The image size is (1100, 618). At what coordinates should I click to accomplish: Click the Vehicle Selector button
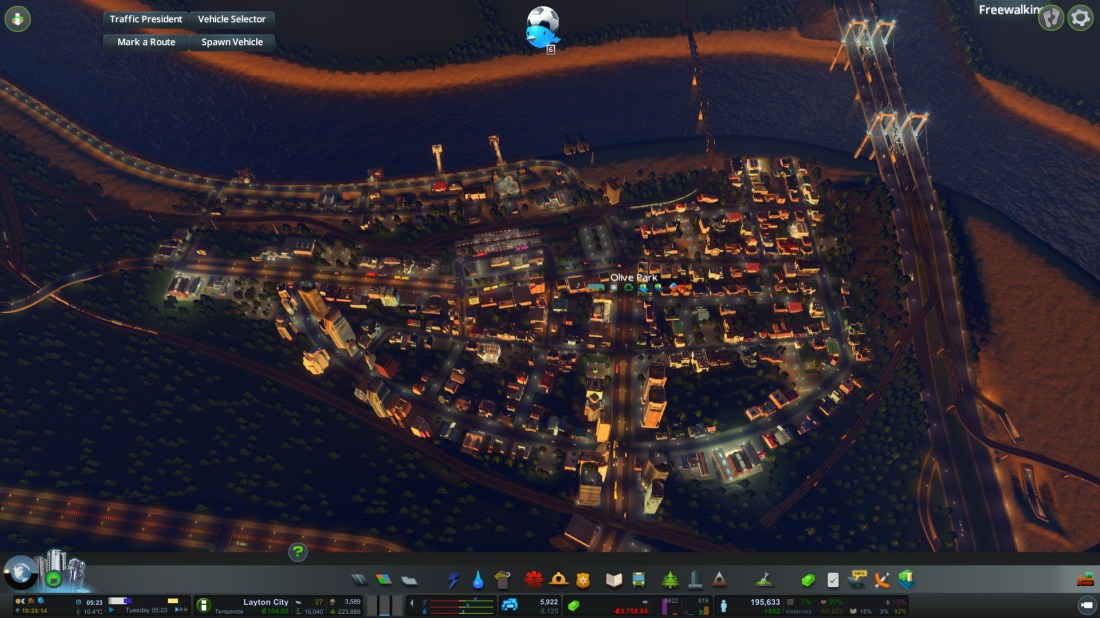[232, 19]
